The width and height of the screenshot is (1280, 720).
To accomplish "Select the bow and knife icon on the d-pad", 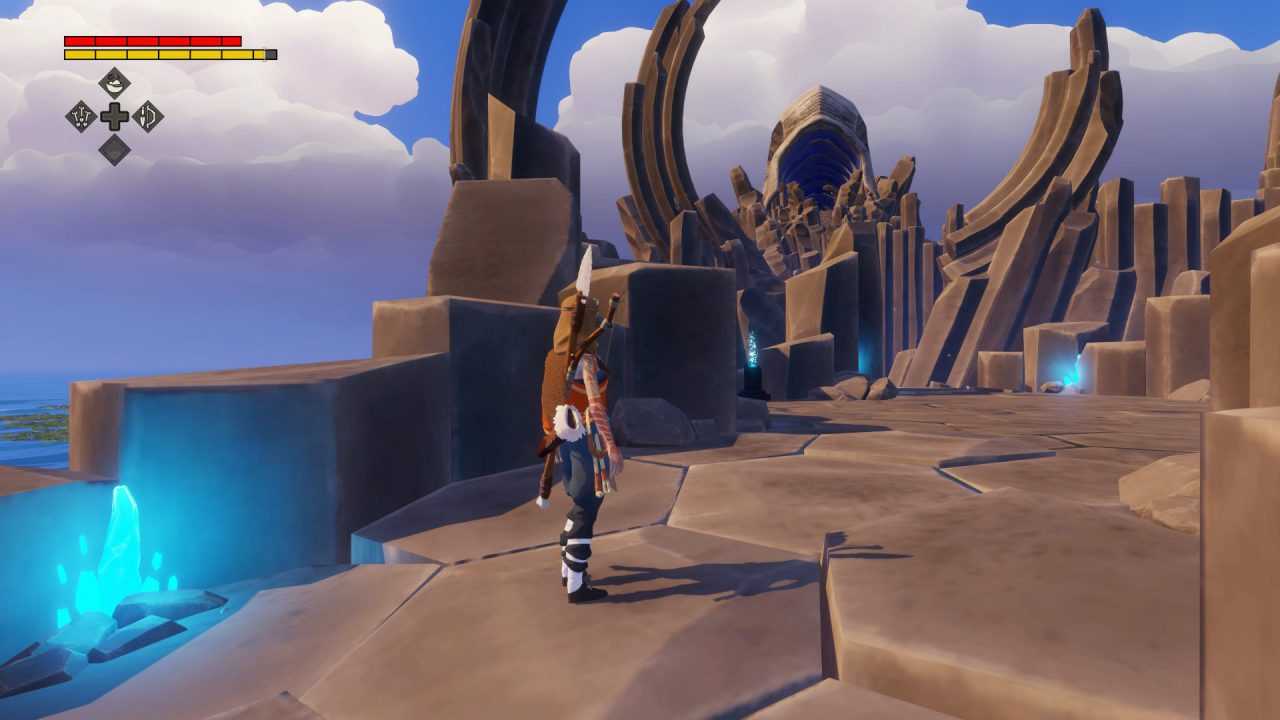I will (x=149, y=116).
